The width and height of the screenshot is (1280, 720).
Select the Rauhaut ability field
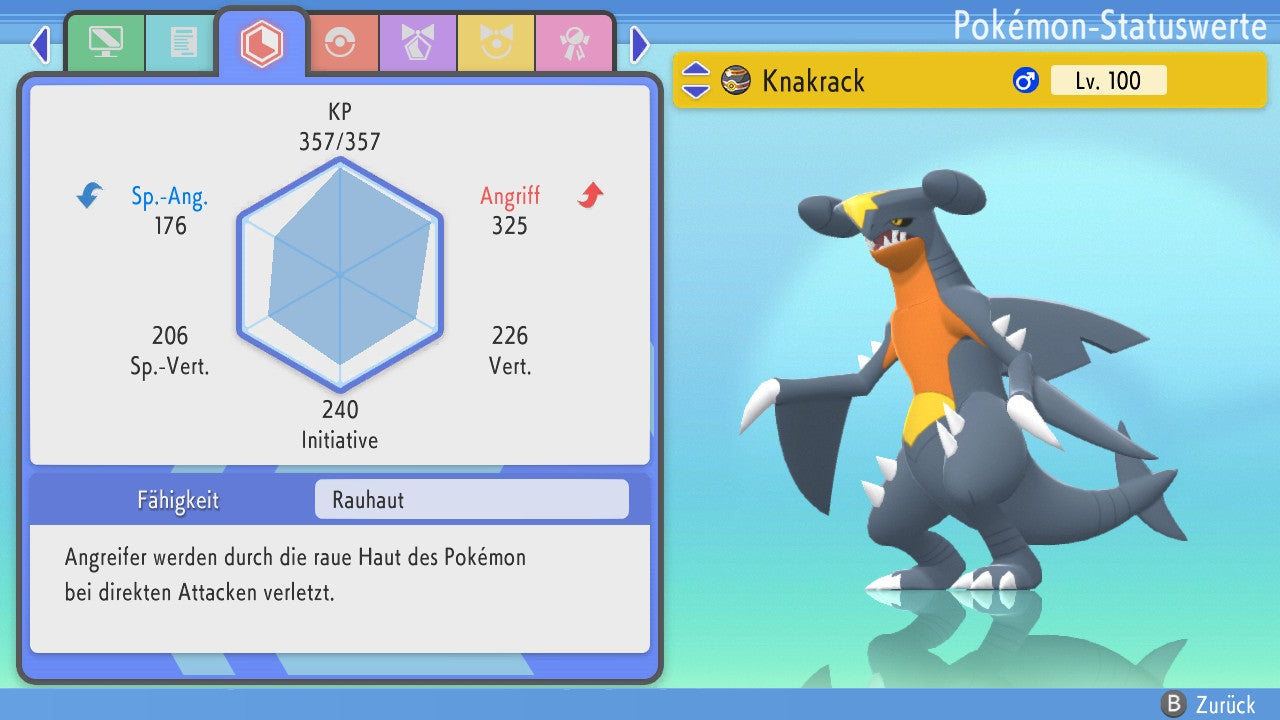coord(471,499)
